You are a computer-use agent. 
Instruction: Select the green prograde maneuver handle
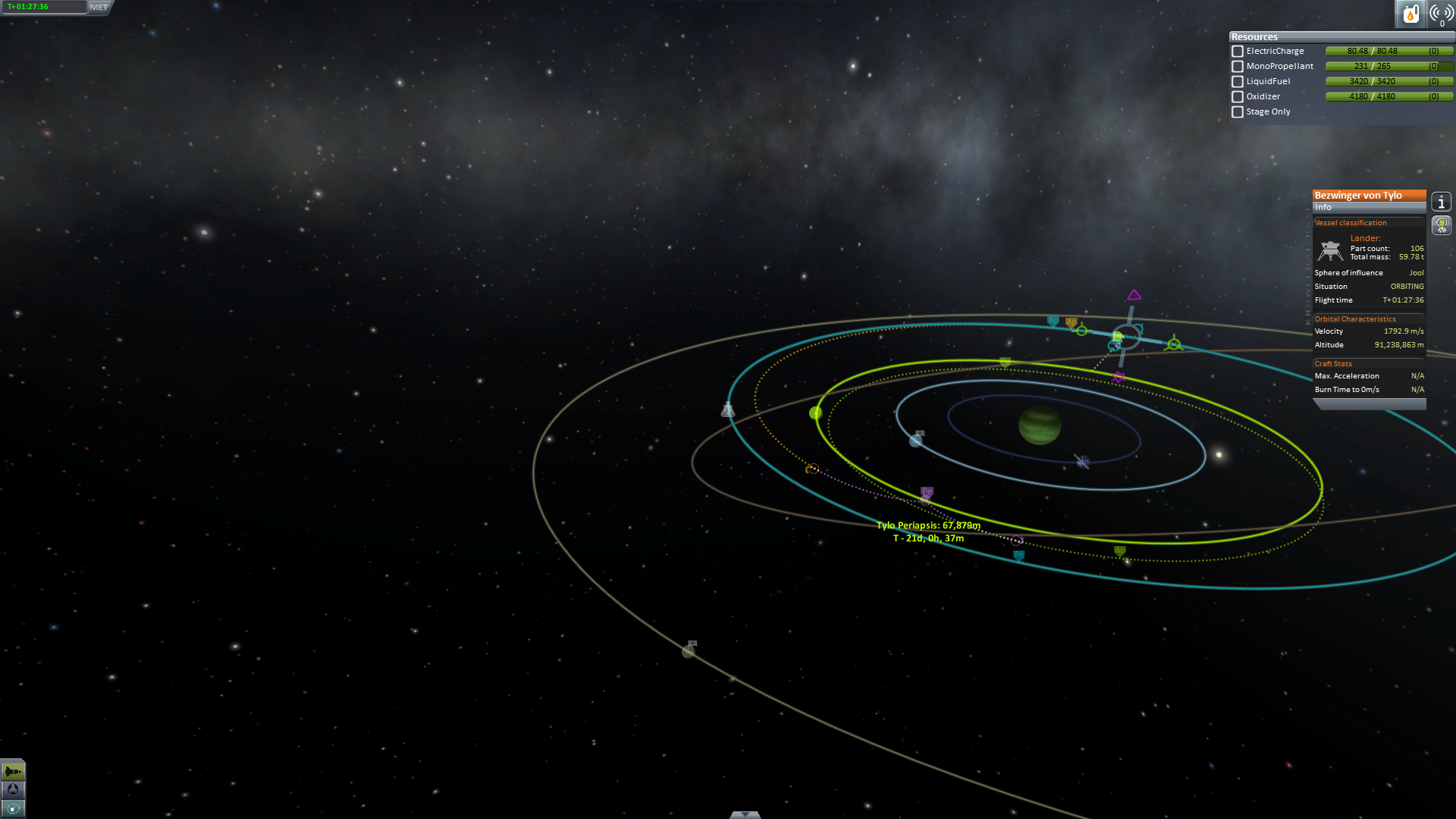tap(1081, 331)
